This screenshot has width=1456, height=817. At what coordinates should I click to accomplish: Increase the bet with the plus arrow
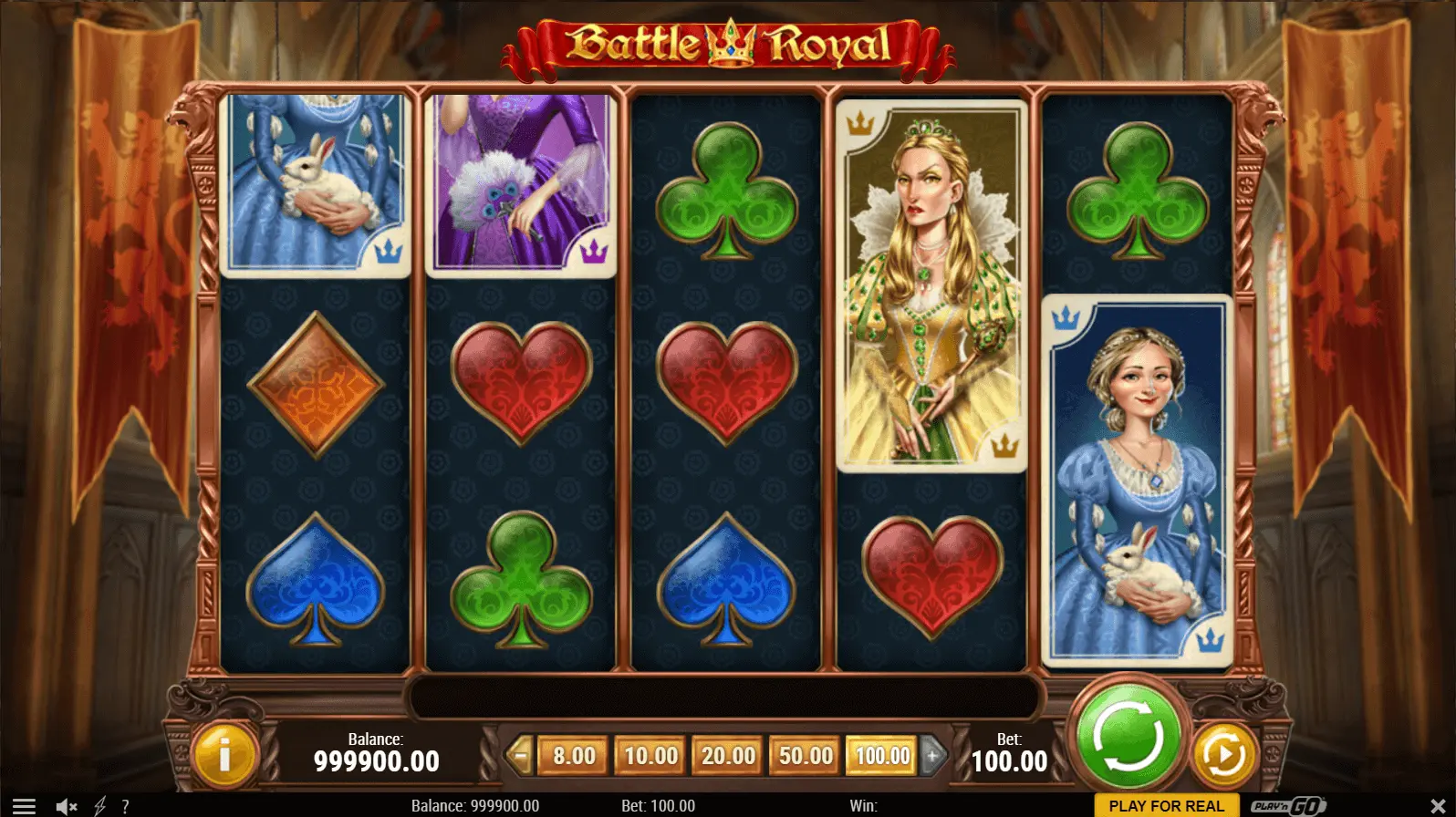pos(932,756)
